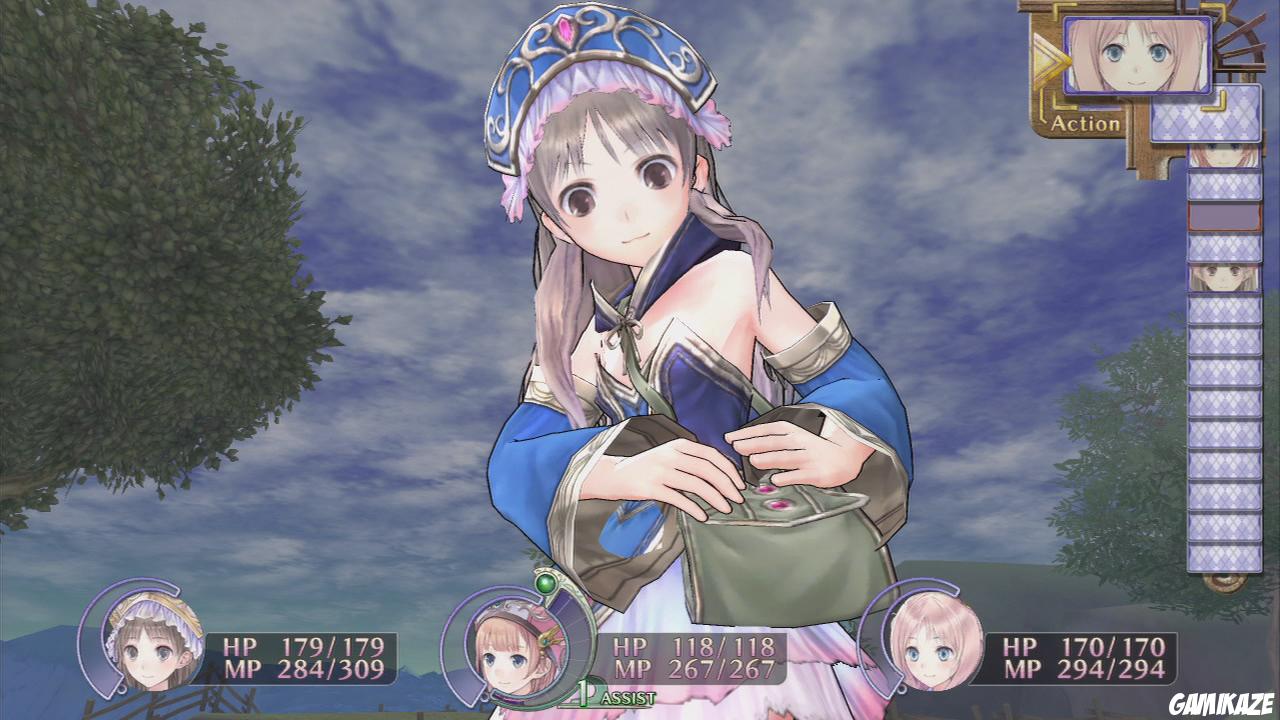1280x720 pixels.
Task: Click the GAMIKAZE watermark text
Action: 1221,705
